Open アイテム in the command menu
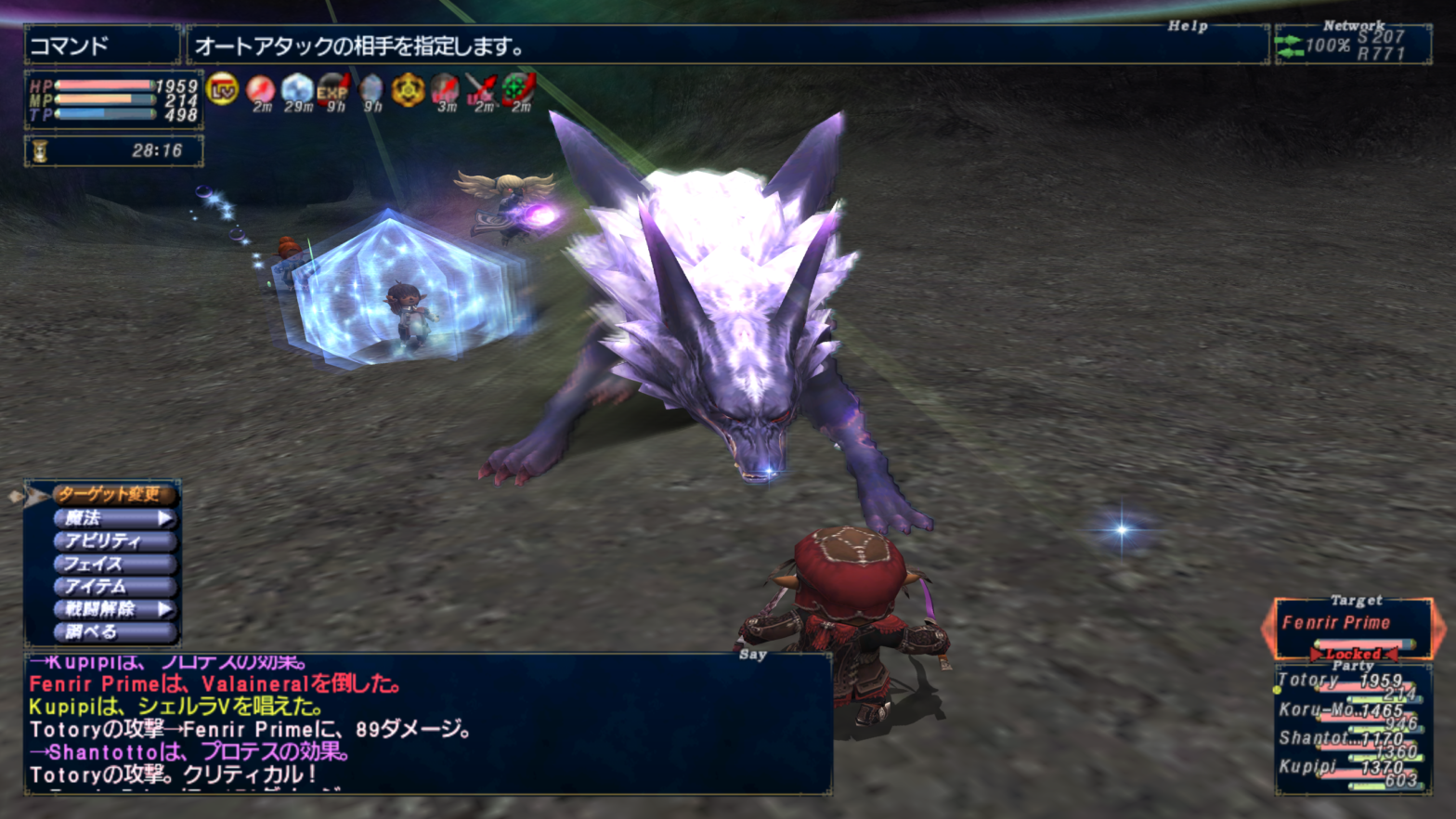The width and height of the screenshot is (1456, 819). 113,586
